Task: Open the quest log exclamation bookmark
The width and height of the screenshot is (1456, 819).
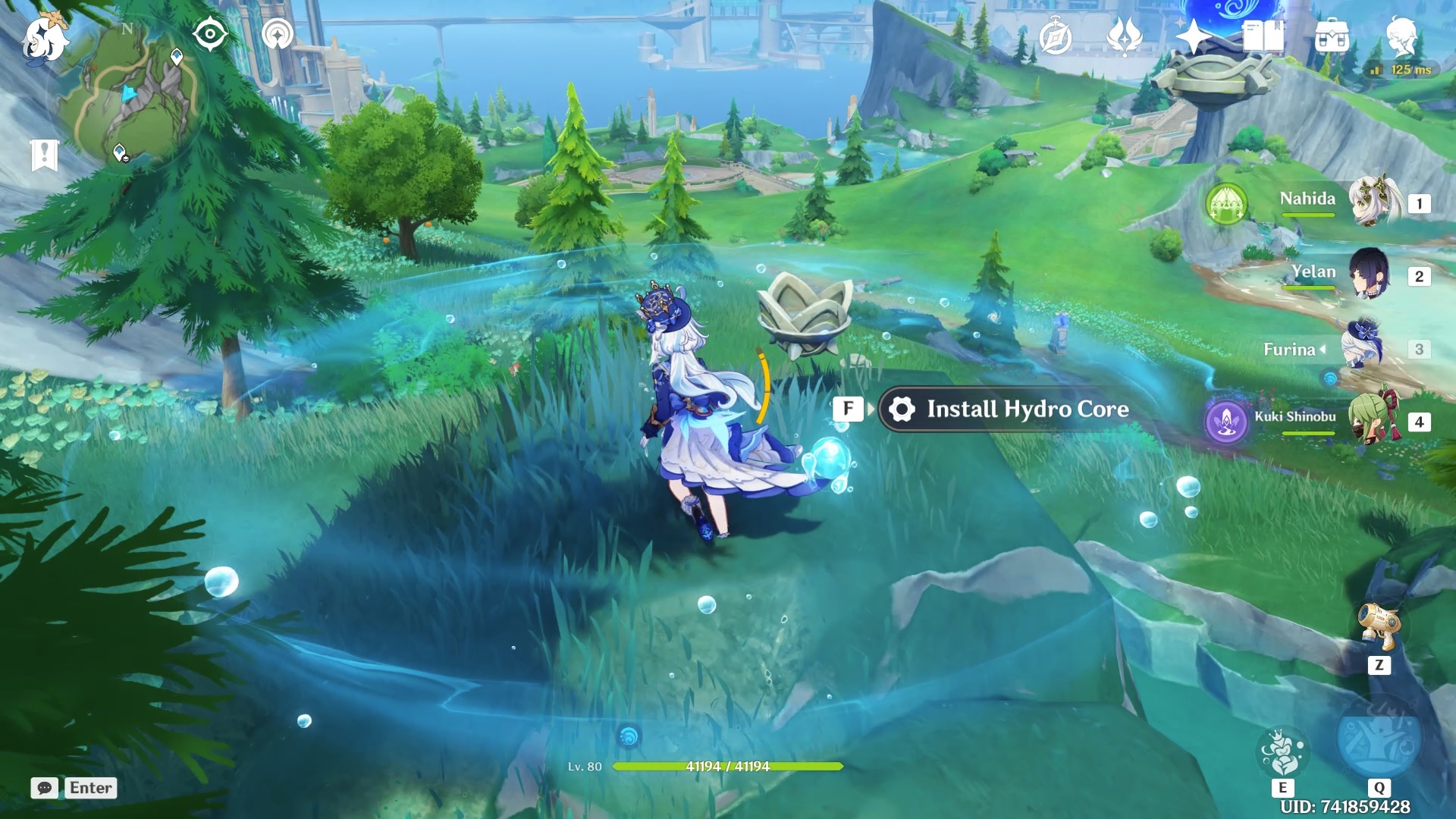Action: tap(45, 155)
